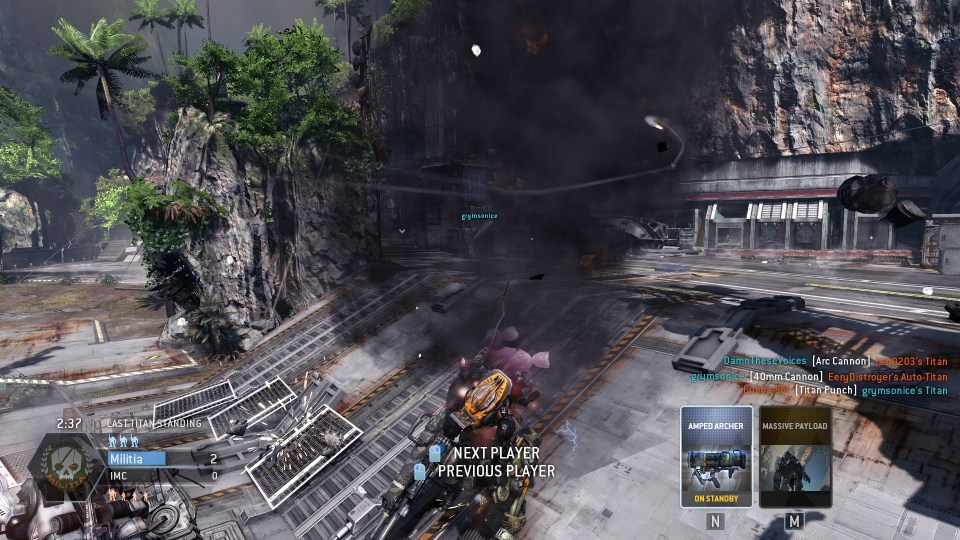960x540 pixels.
Task: Select the Amped Archer burn card
Action: point(715,456)
